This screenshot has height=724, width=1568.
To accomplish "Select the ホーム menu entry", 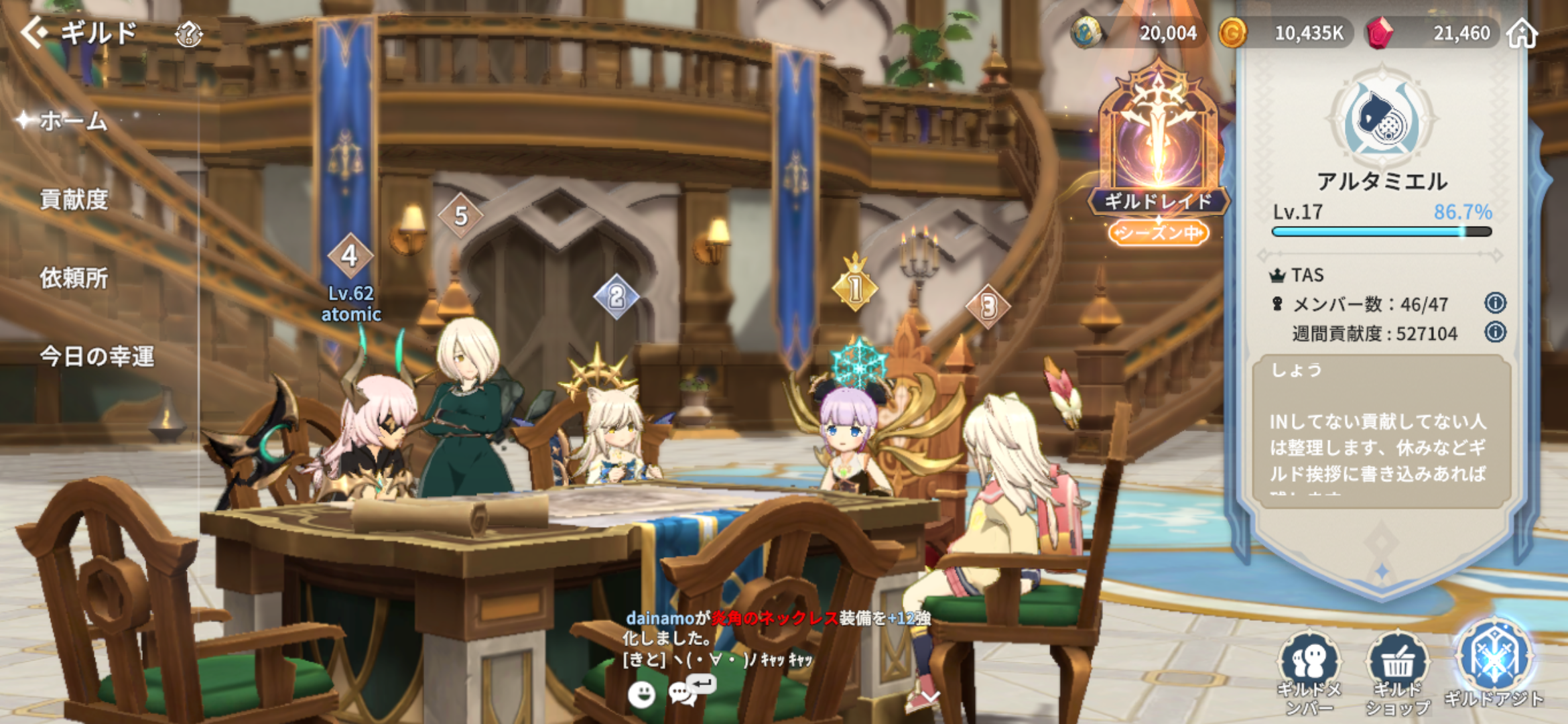I will [74, 121].
